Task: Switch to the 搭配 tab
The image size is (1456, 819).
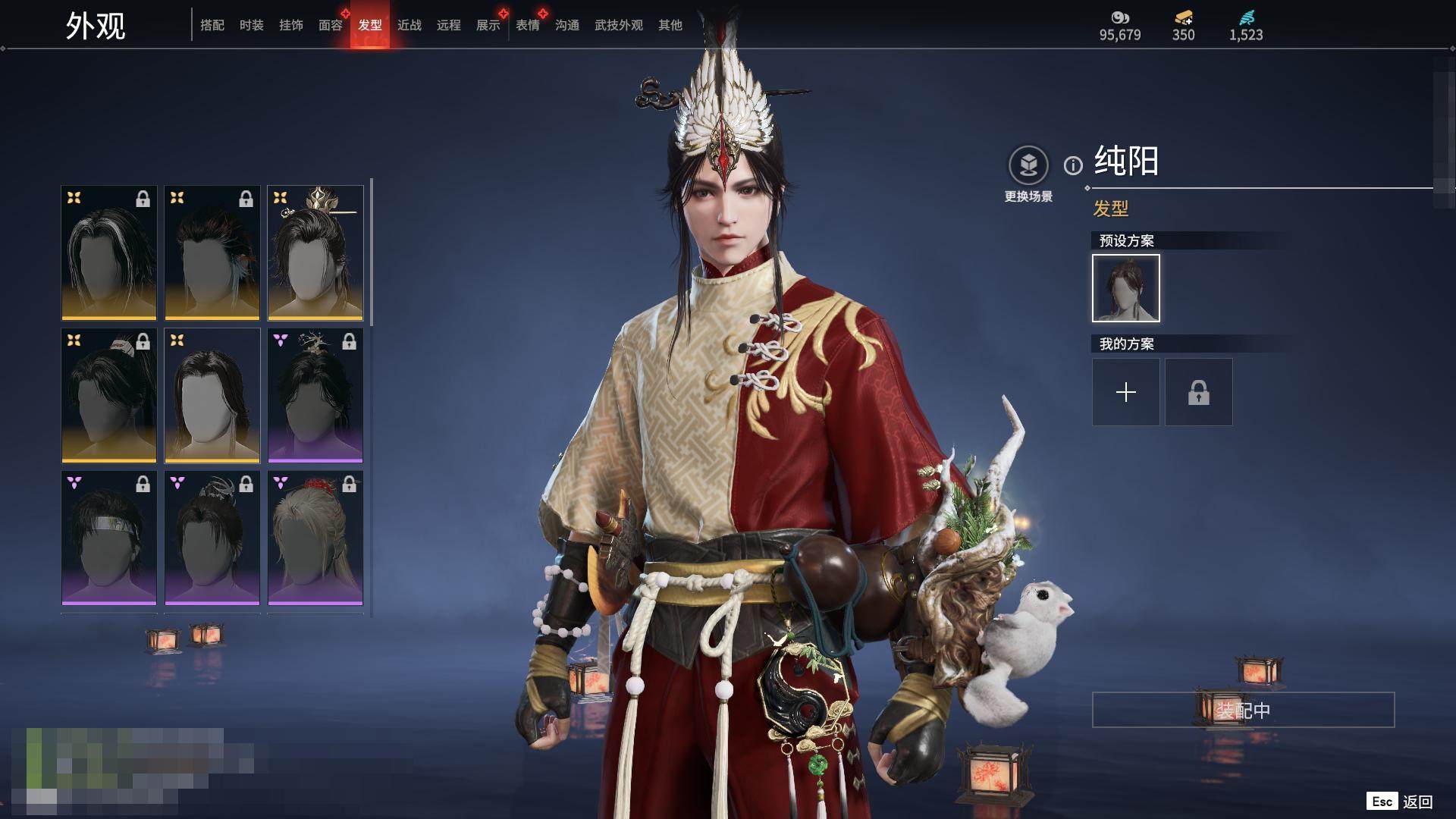Action: point(212,25)
